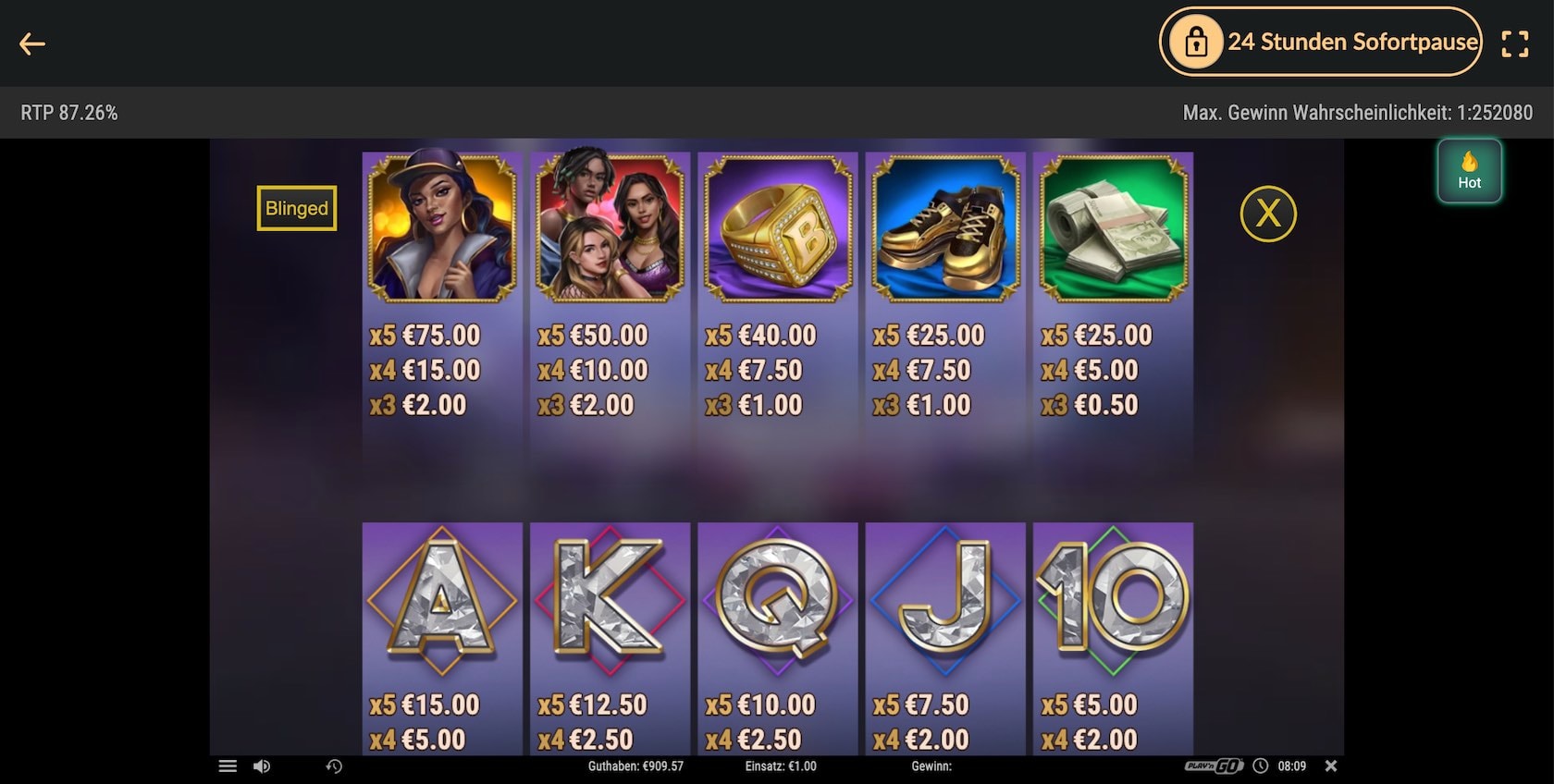Go back using the top-left arrow

[32, 43]
